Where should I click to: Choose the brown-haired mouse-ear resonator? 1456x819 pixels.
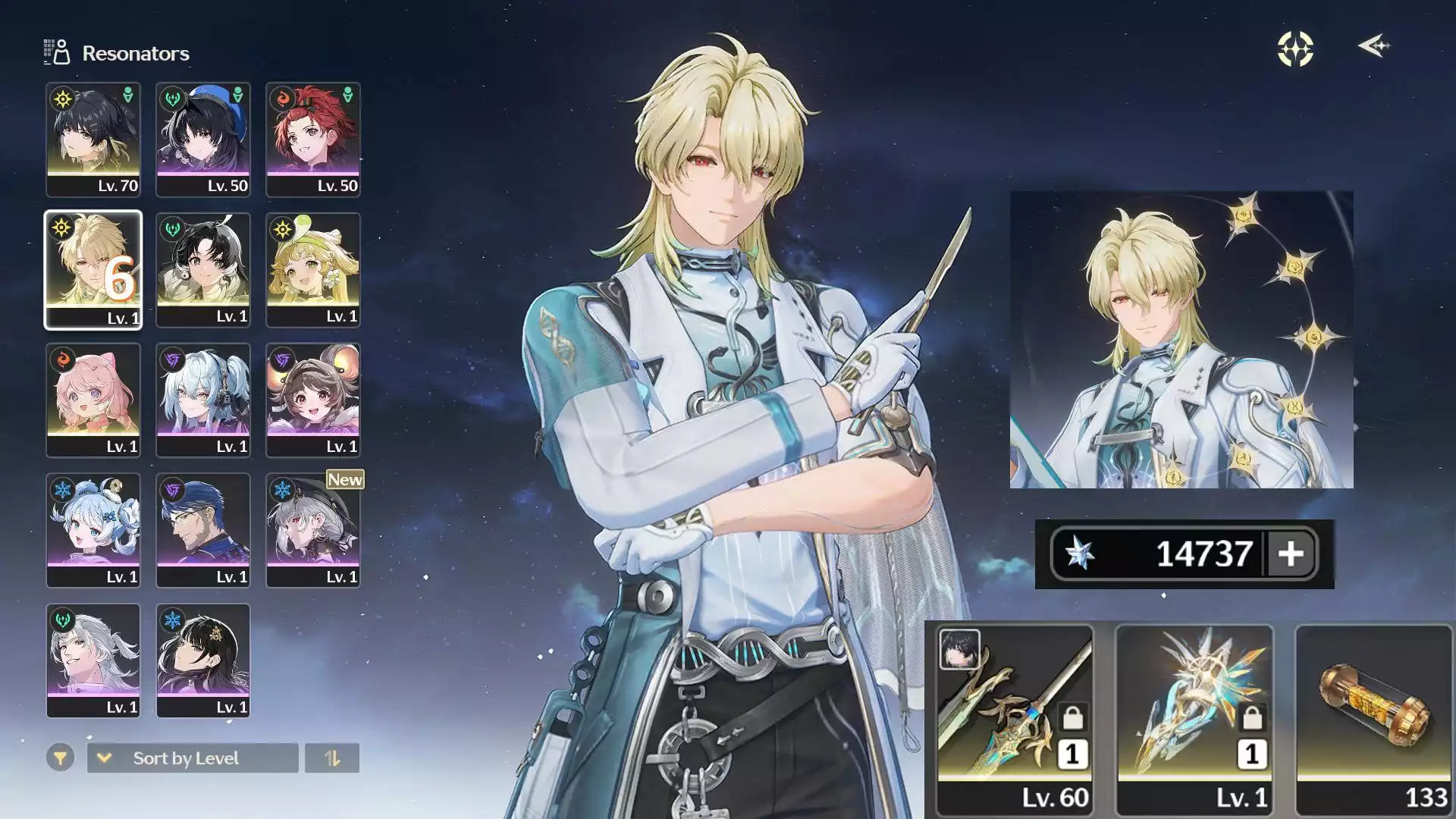tap(313, 400)
